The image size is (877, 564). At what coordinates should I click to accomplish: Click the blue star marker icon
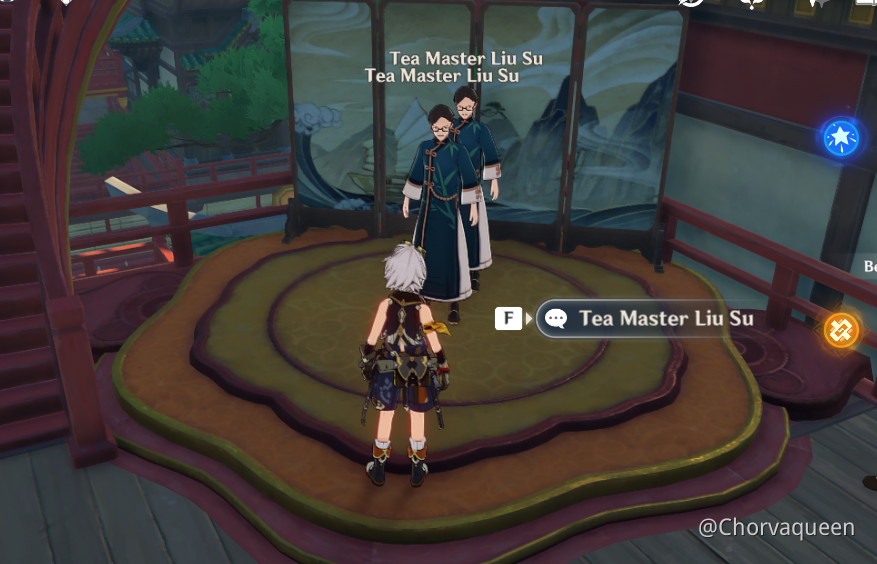coord(841,137)
